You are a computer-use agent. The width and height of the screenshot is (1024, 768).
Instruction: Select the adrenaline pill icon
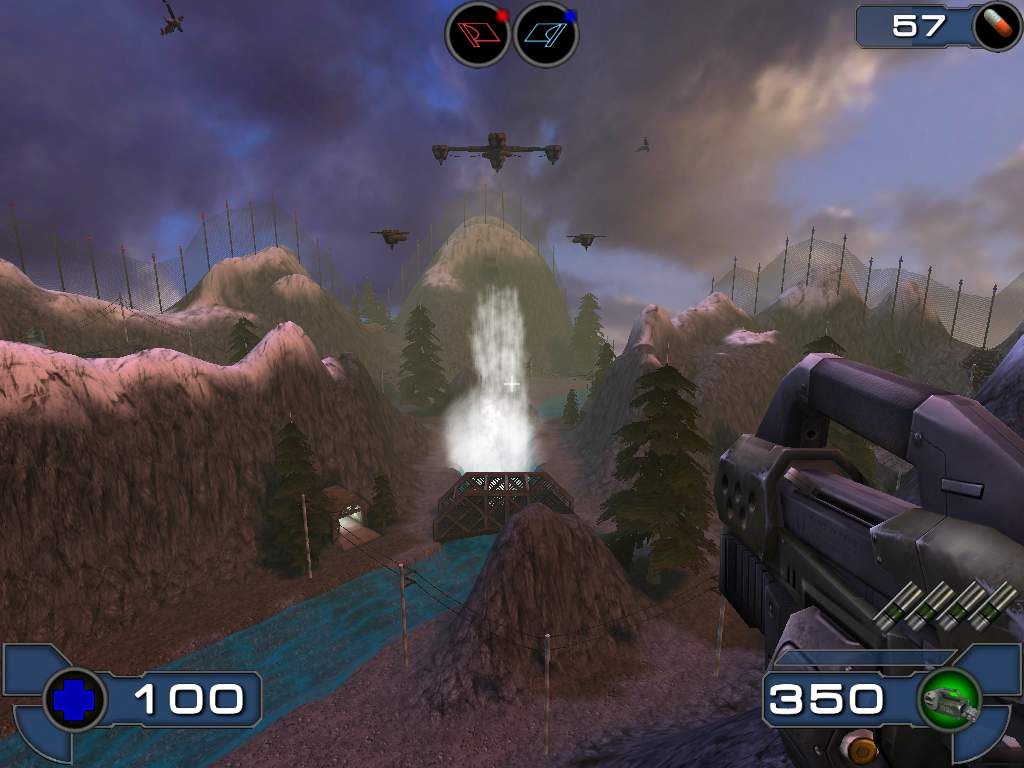point(996,27)
